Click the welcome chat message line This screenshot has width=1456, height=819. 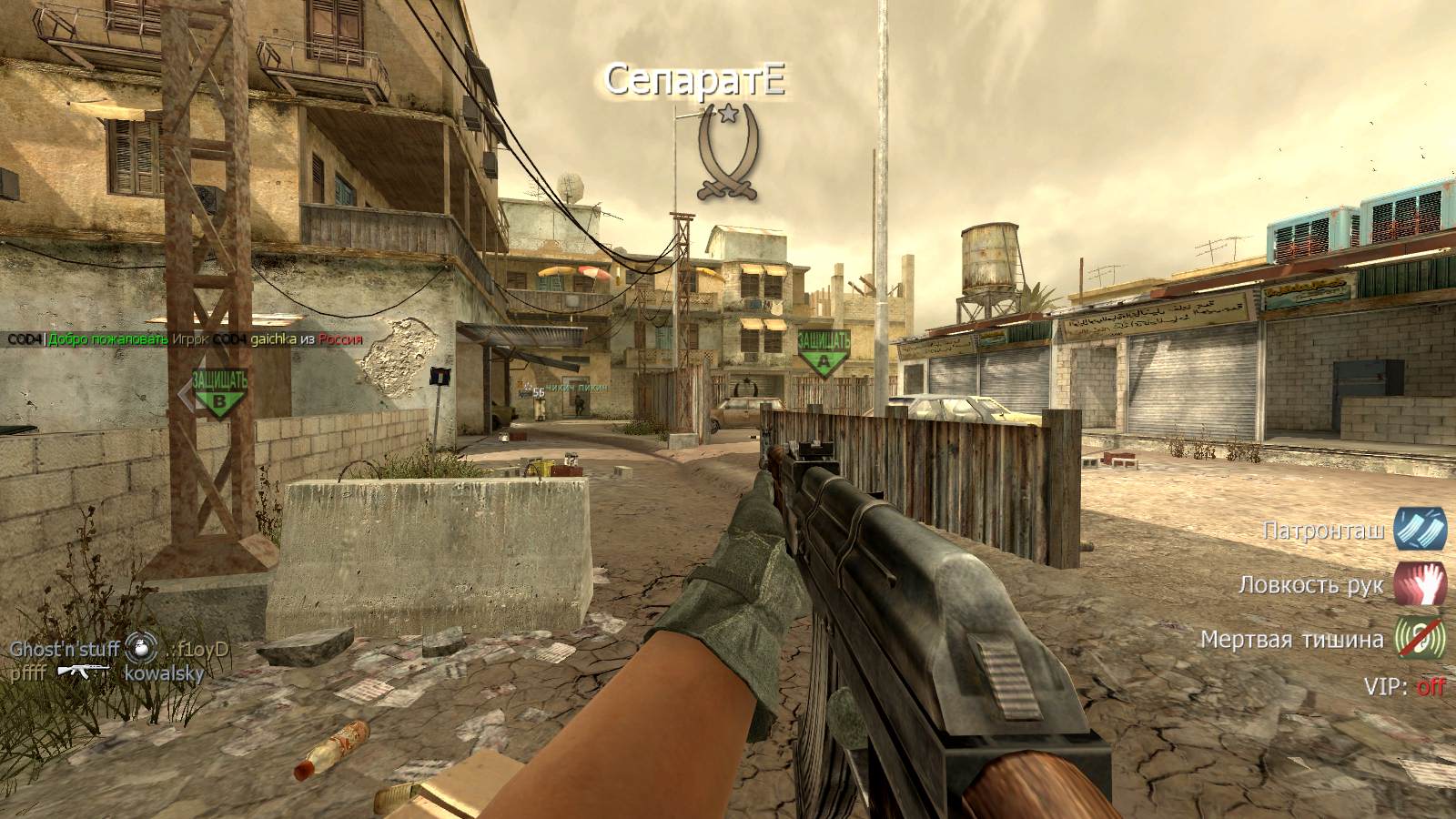(186, 339)
